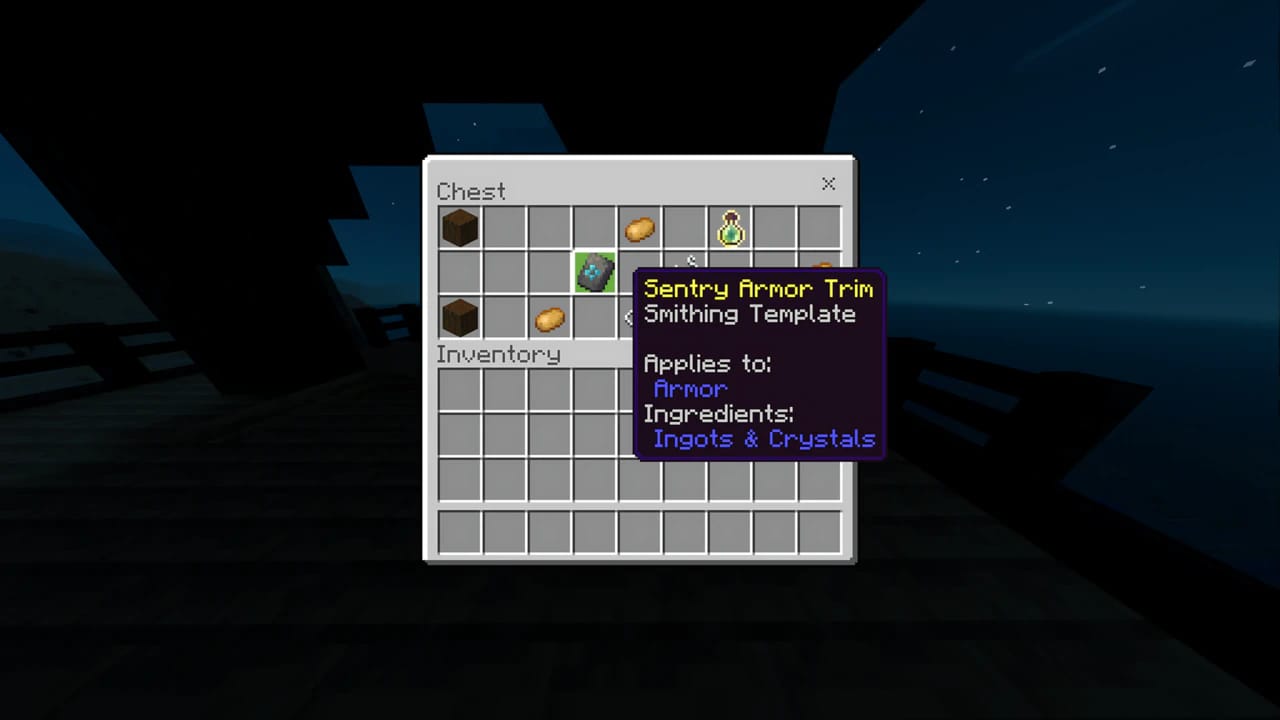Select the highlighted Sentry Armor Trim template

coord(594,272)
